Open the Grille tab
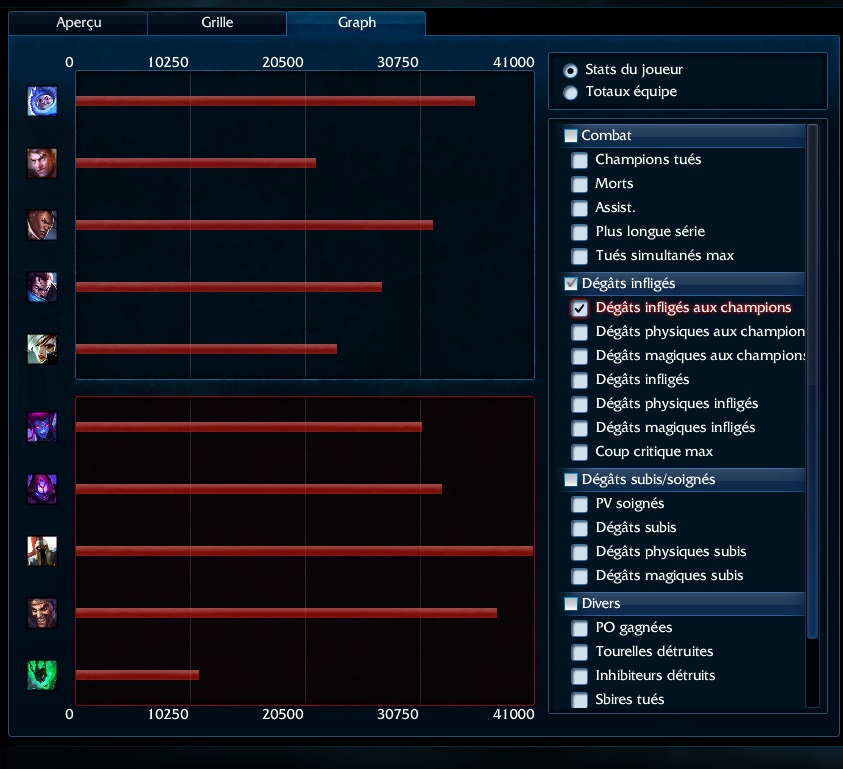Image resolution: width=843 pixels, height=769 pixels. (216, 22)
